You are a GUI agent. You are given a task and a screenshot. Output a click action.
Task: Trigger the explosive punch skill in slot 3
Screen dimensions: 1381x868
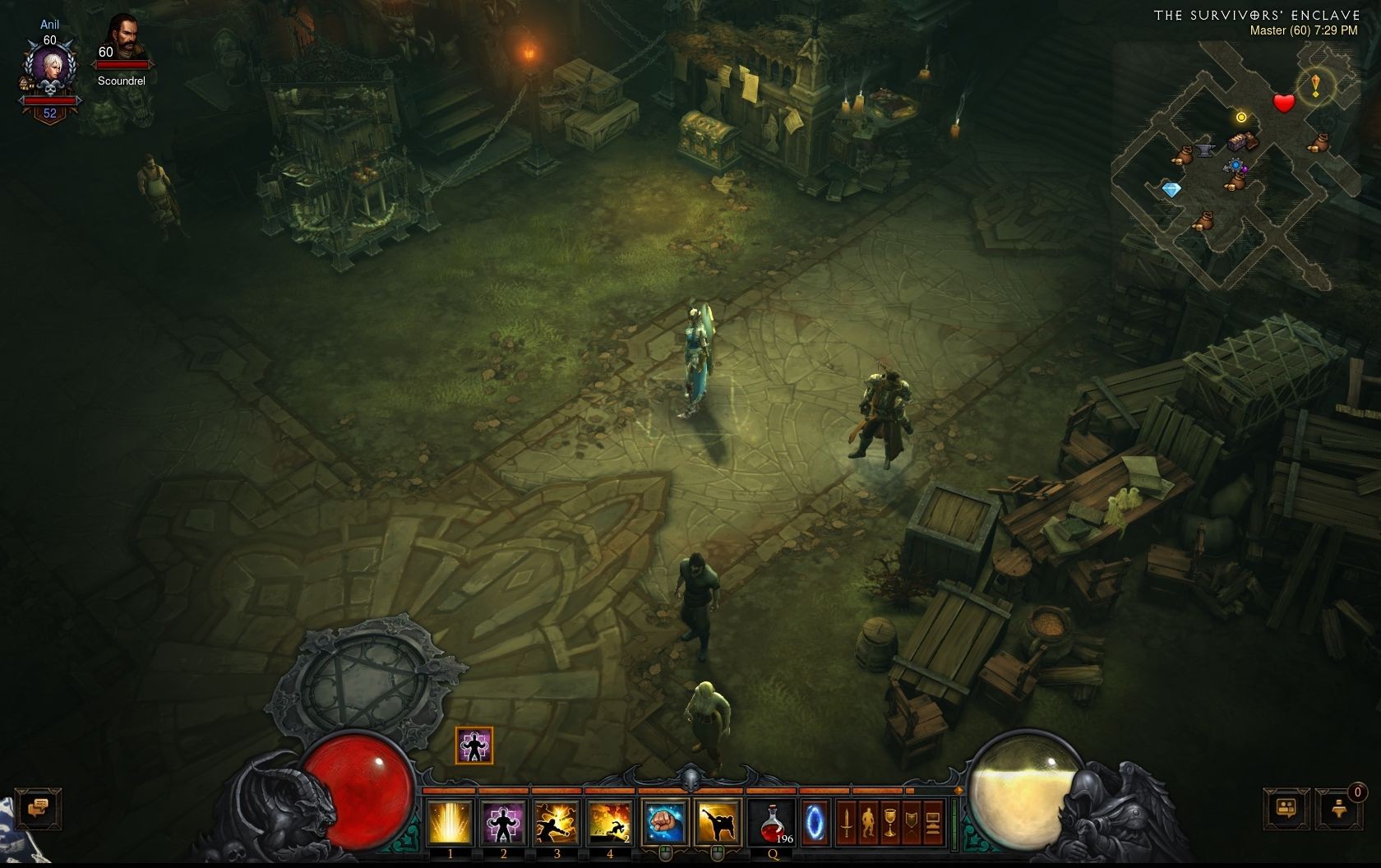pyautogui.click(x=557, y=822)
